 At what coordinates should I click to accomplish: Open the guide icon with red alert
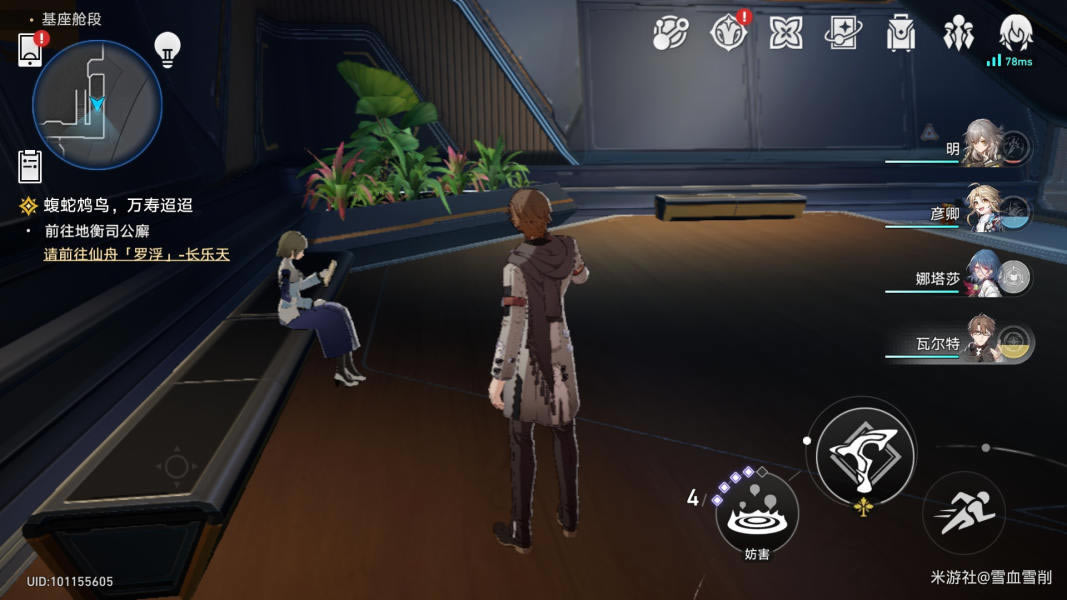pyautogui.click(x=727, y=33)
